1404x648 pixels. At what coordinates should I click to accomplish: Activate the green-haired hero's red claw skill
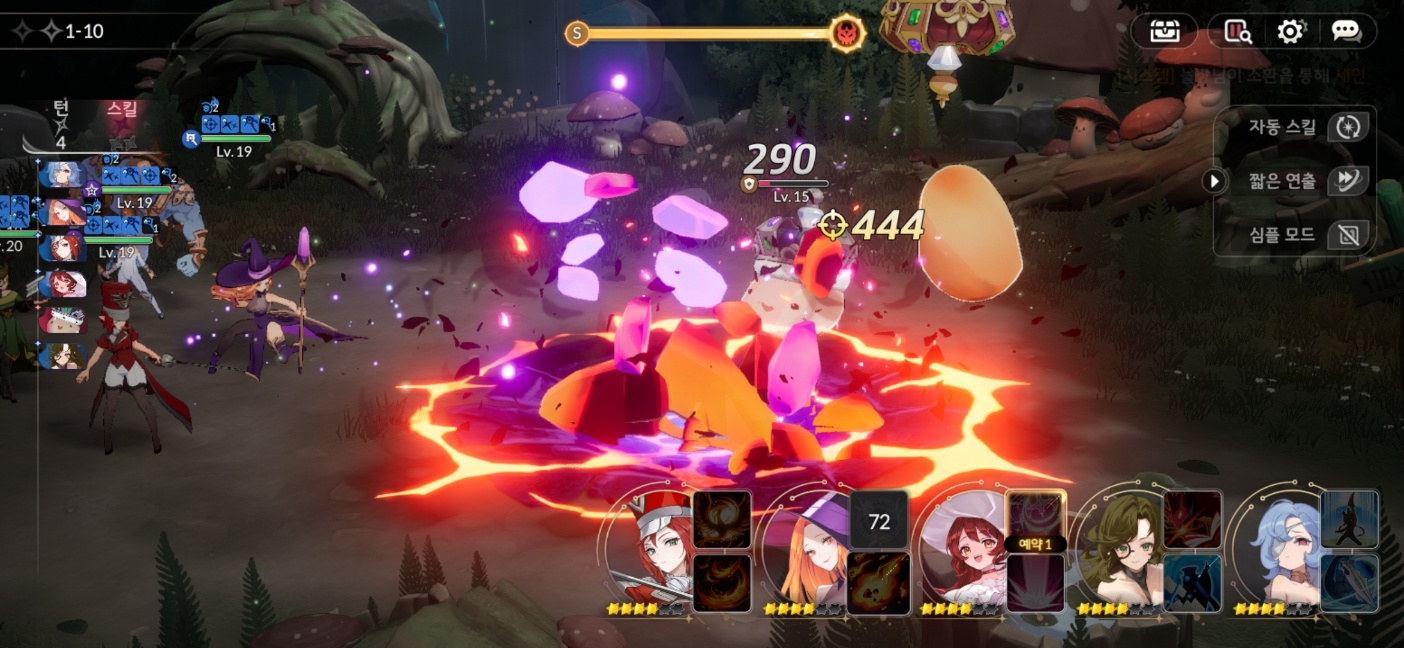pos(1192,520)
